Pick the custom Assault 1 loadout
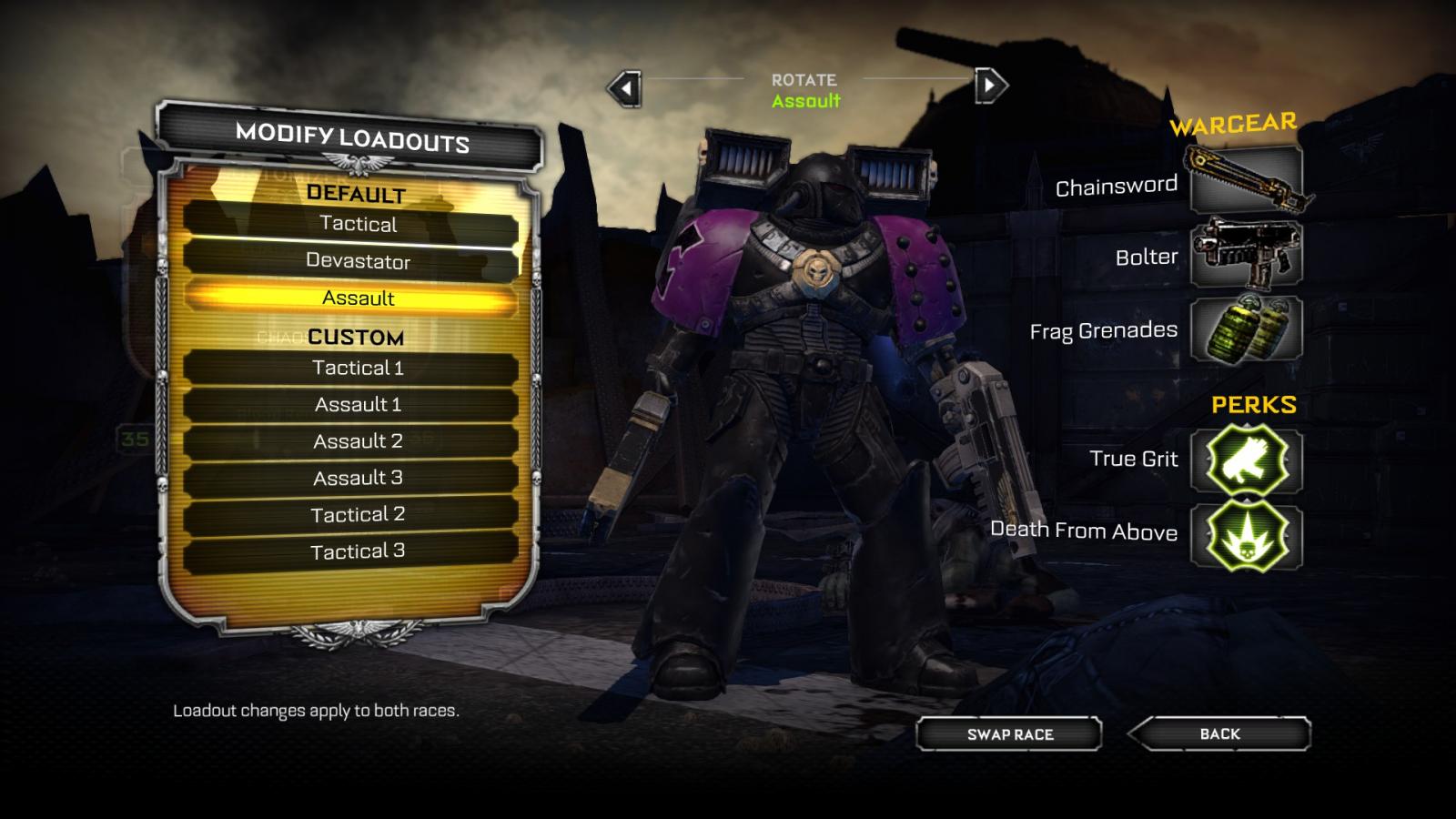 point(358,404)
